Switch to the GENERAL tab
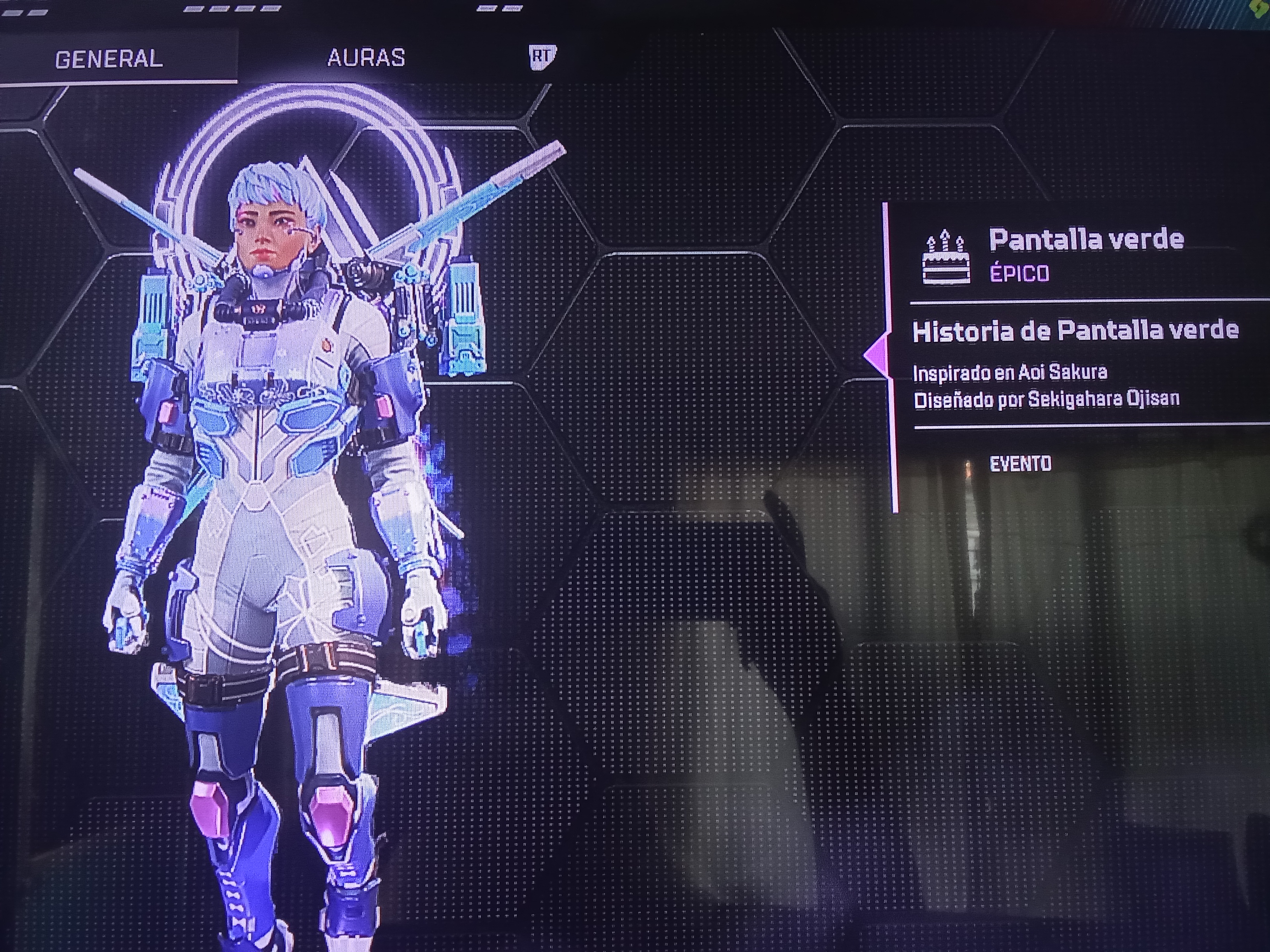1270x952 pixels. [109, 59]
